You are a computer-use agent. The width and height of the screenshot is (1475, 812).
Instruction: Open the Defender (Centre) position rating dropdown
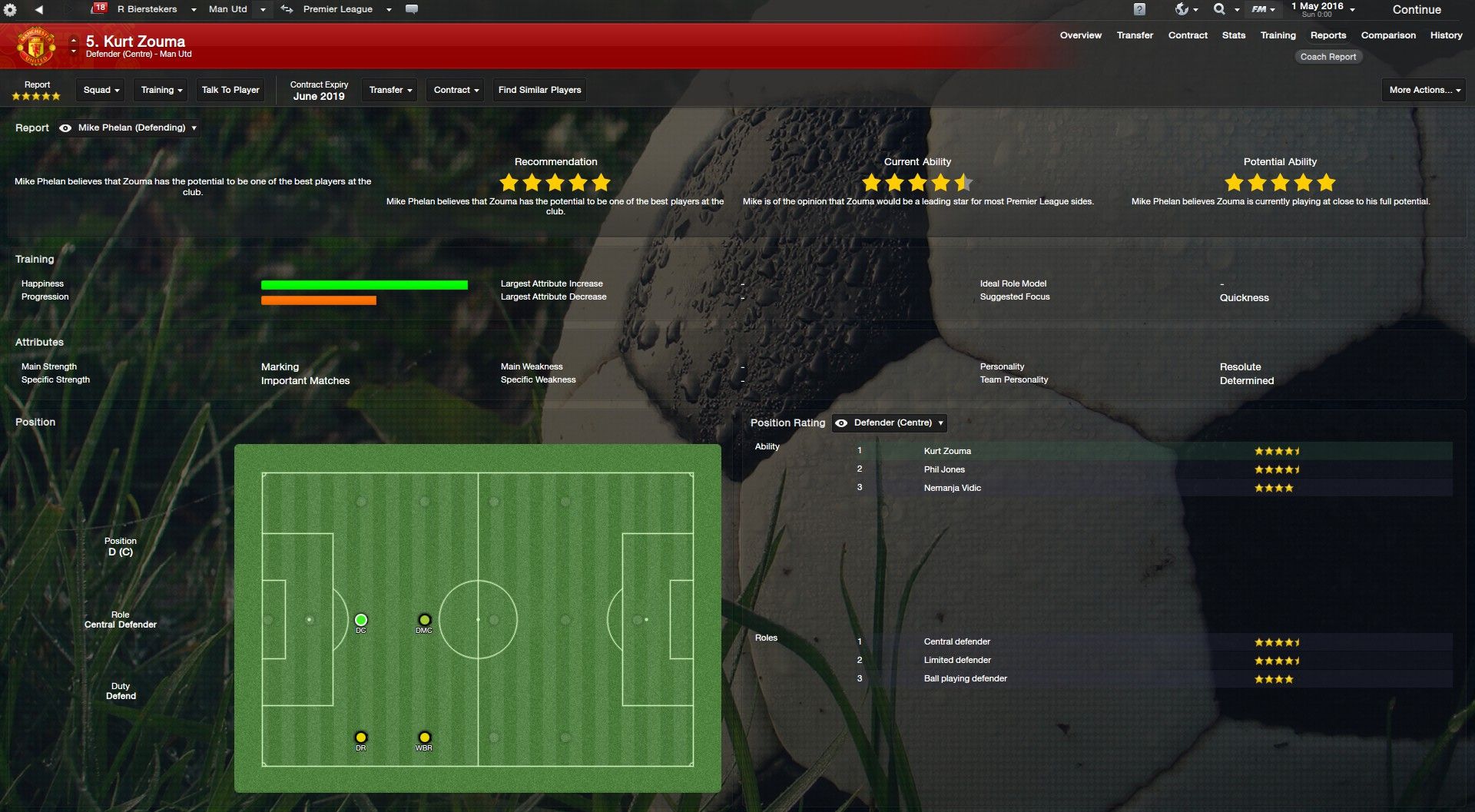pyautogui.click(x=890, y=423)
